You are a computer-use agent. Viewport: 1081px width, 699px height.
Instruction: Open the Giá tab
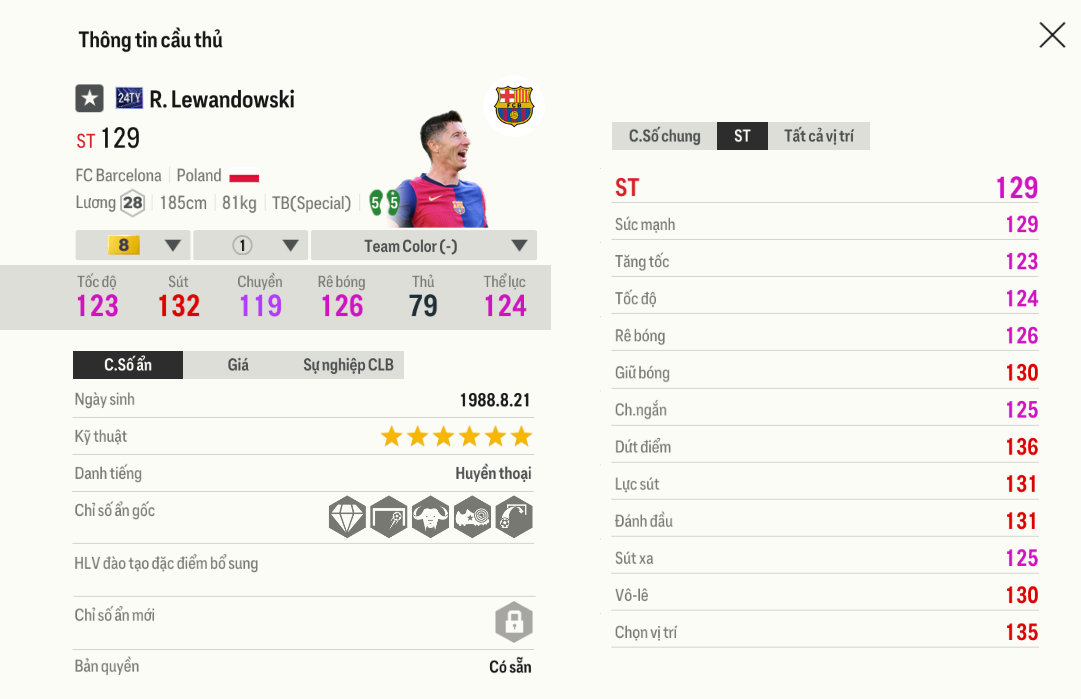tap(238, 365)
